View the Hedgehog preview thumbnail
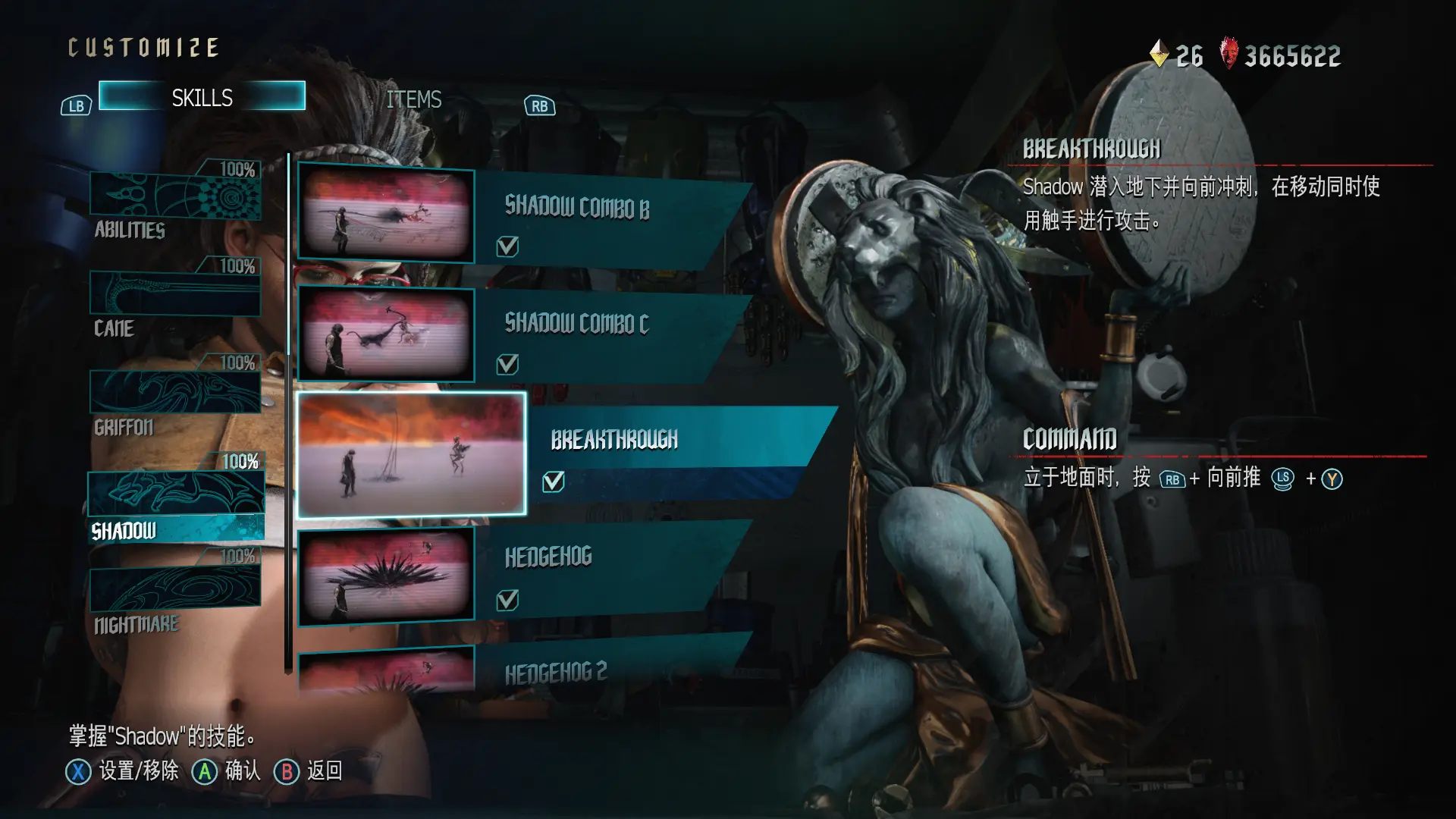Screen dimensions: 1456x819 (x=386, y=575)
